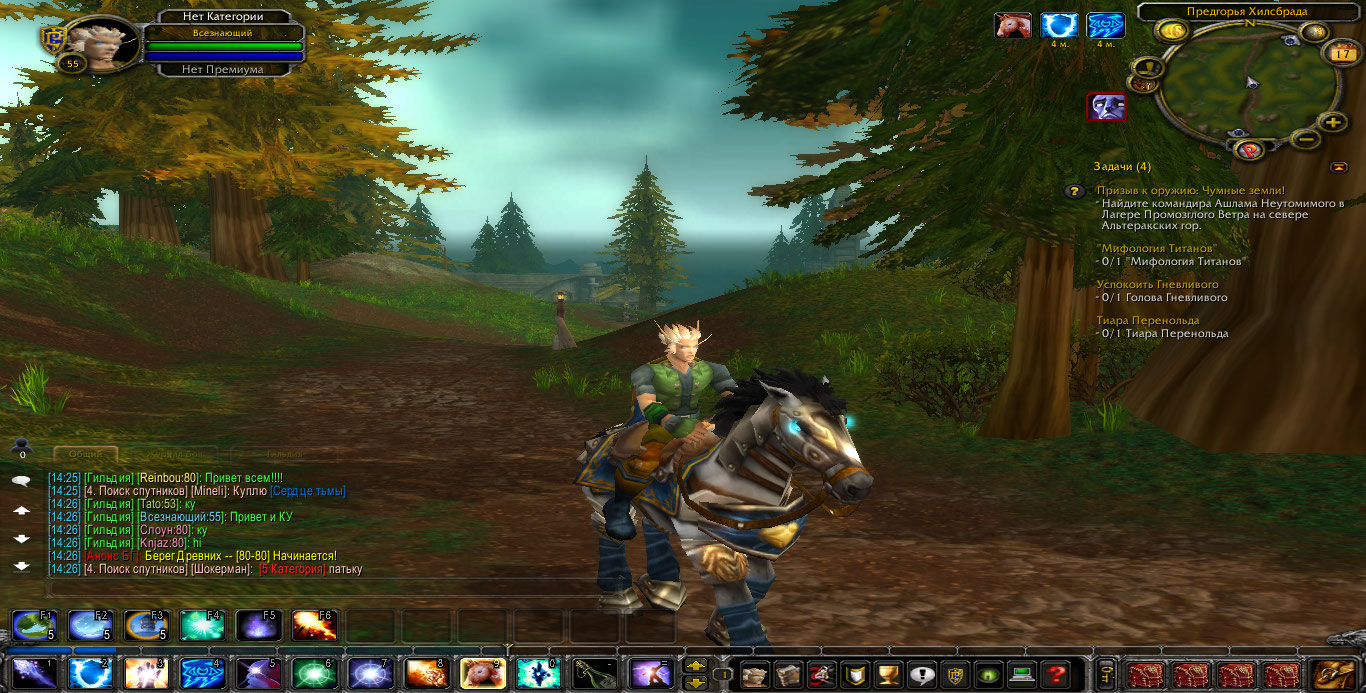Open the achievements golden cup button

(x=885, y=674)
